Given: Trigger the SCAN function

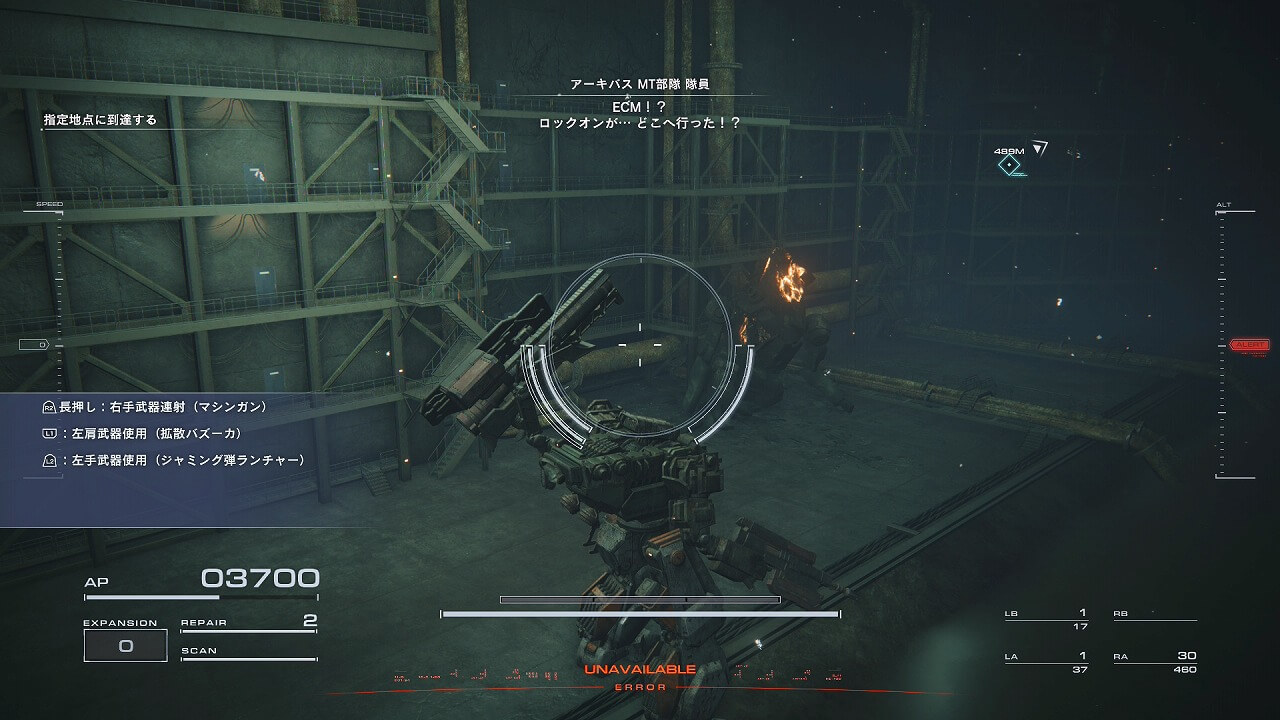Looking at the screenshot, I should coord(248,652).
